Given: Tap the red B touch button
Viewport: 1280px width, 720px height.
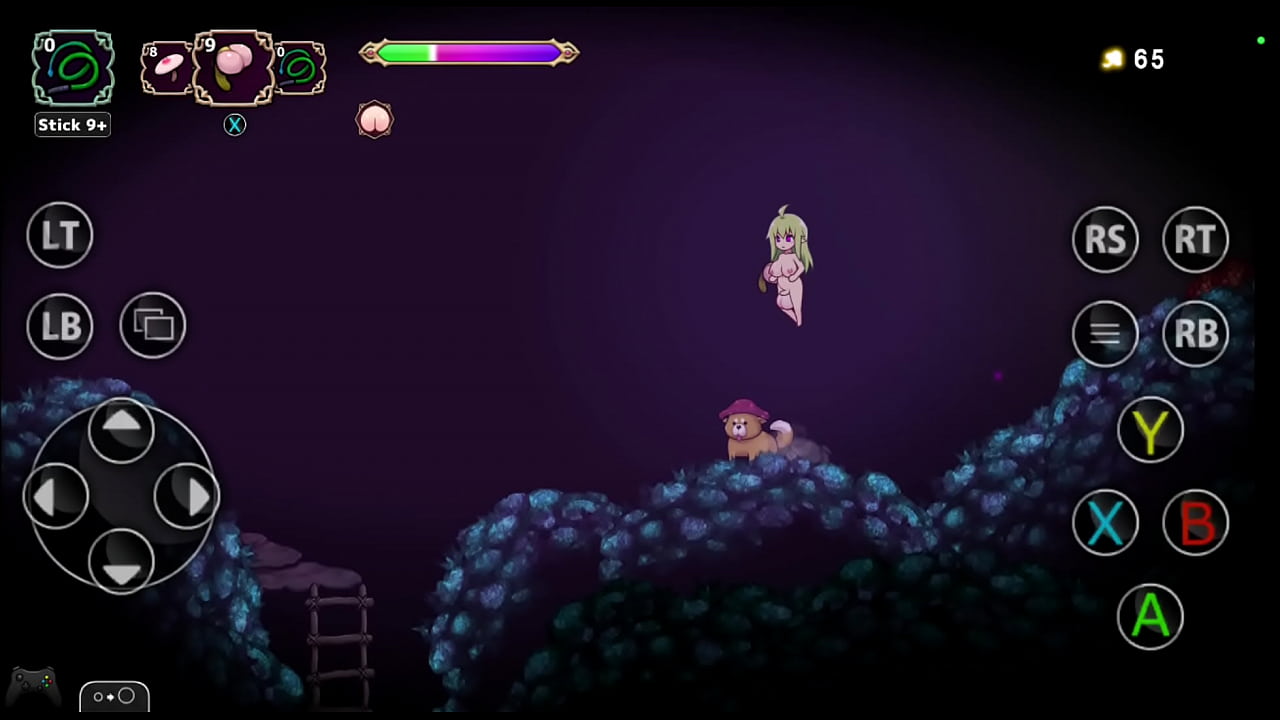Looking at the screenshot, I should coord(1196,522).
